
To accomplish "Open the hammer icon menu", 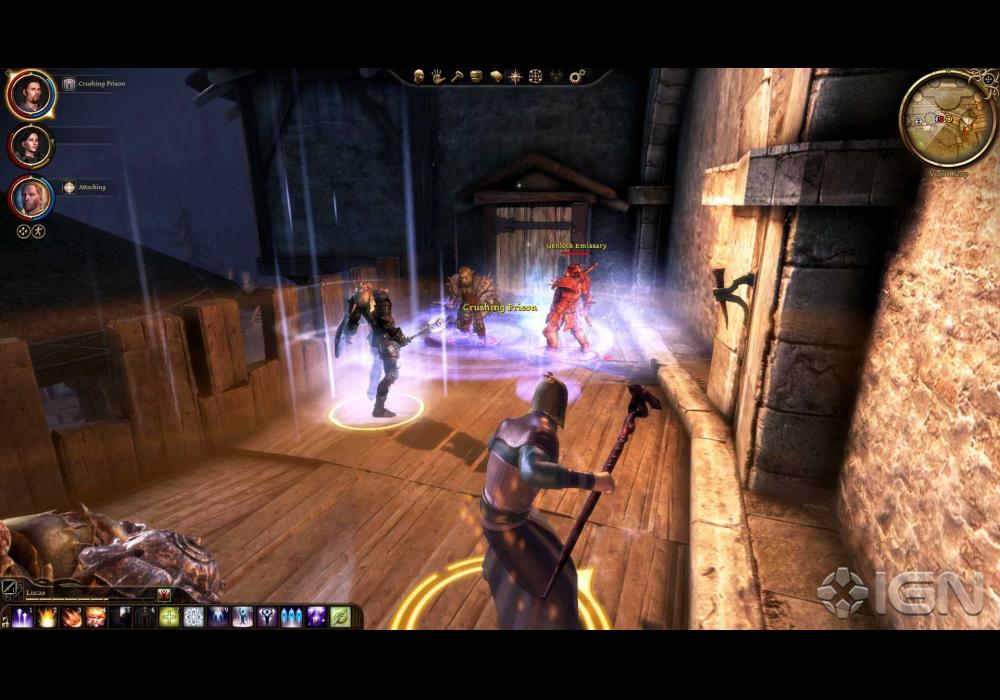I will (457, 76).
